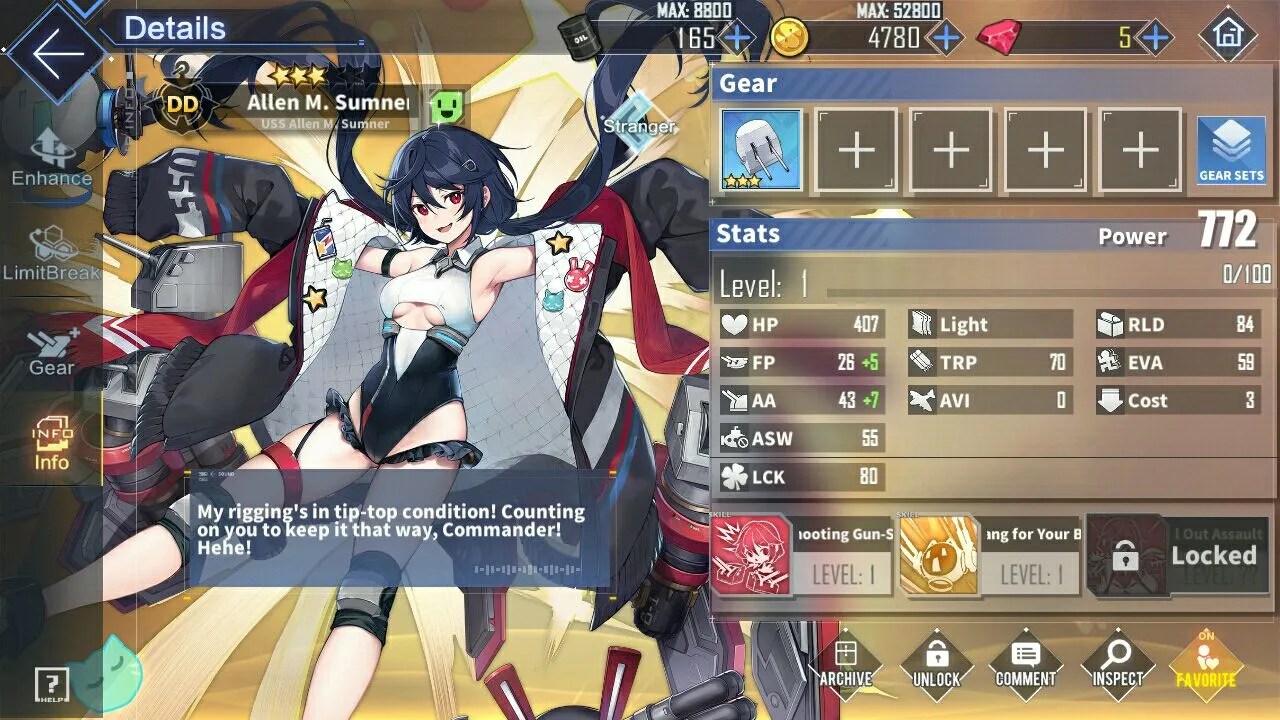
Task: Buy more gems with plus button
Action: (x=1155, y=38)
